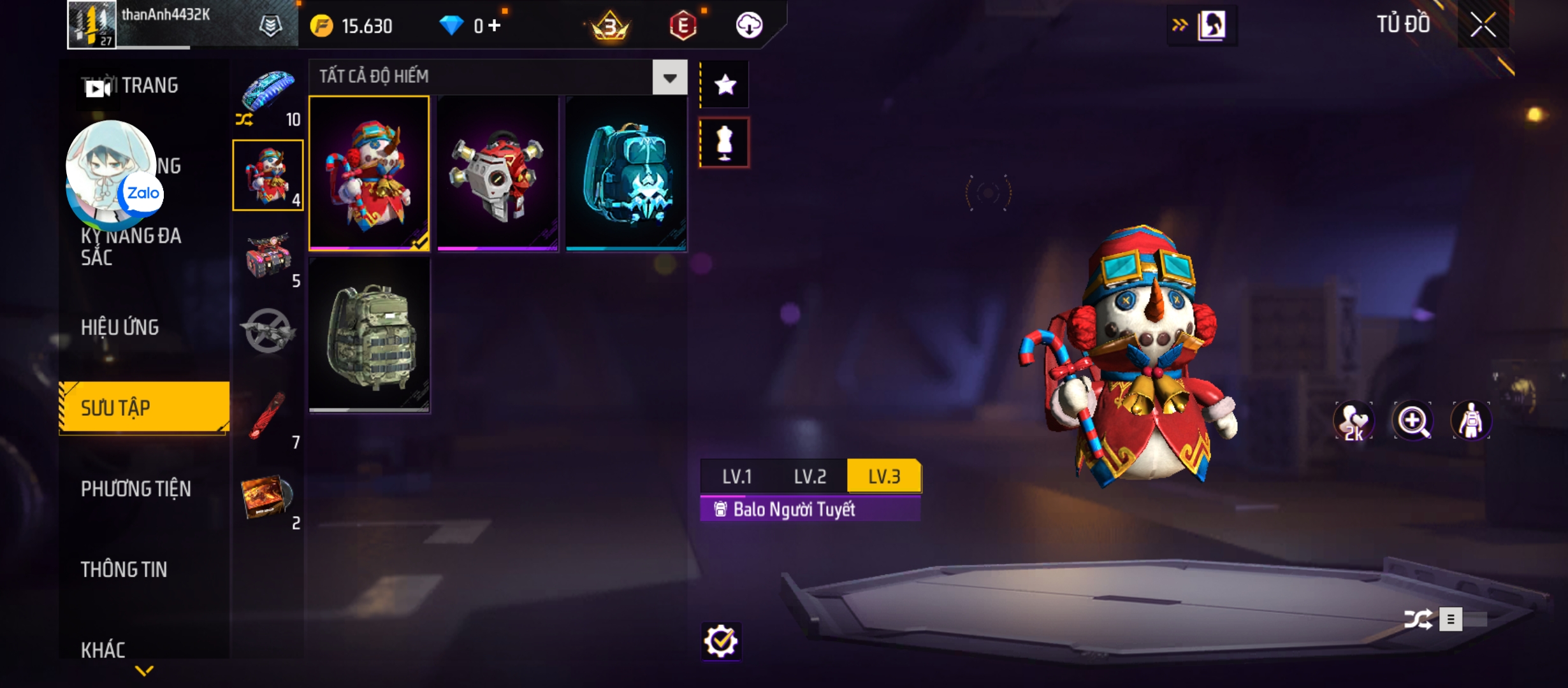This screenshot has width=1568, height=688.
Task: Pick the teal skull backpack
Action: 626,173
